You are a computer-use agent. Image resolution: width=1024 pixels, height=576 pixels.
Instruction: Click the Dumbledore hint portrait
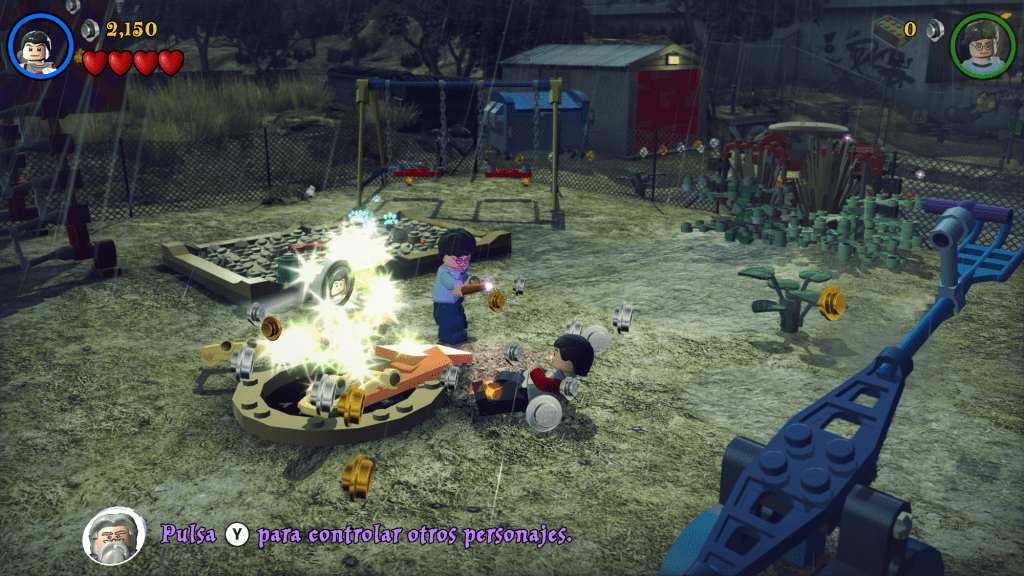[113, 535]
